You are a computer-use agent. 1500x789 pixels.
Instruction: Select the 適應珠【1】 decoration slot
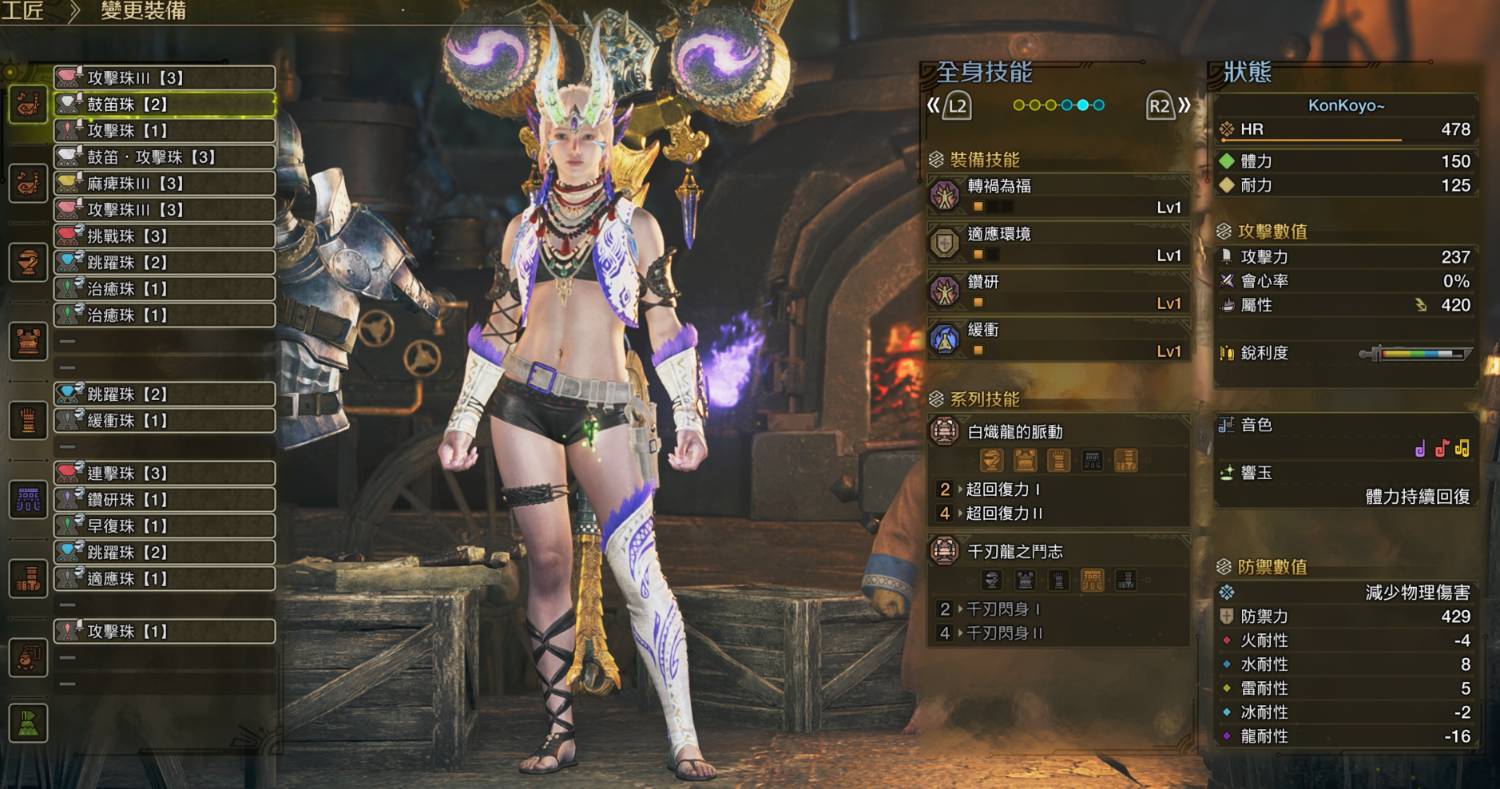pyautogui.click(x=164, y=578)
